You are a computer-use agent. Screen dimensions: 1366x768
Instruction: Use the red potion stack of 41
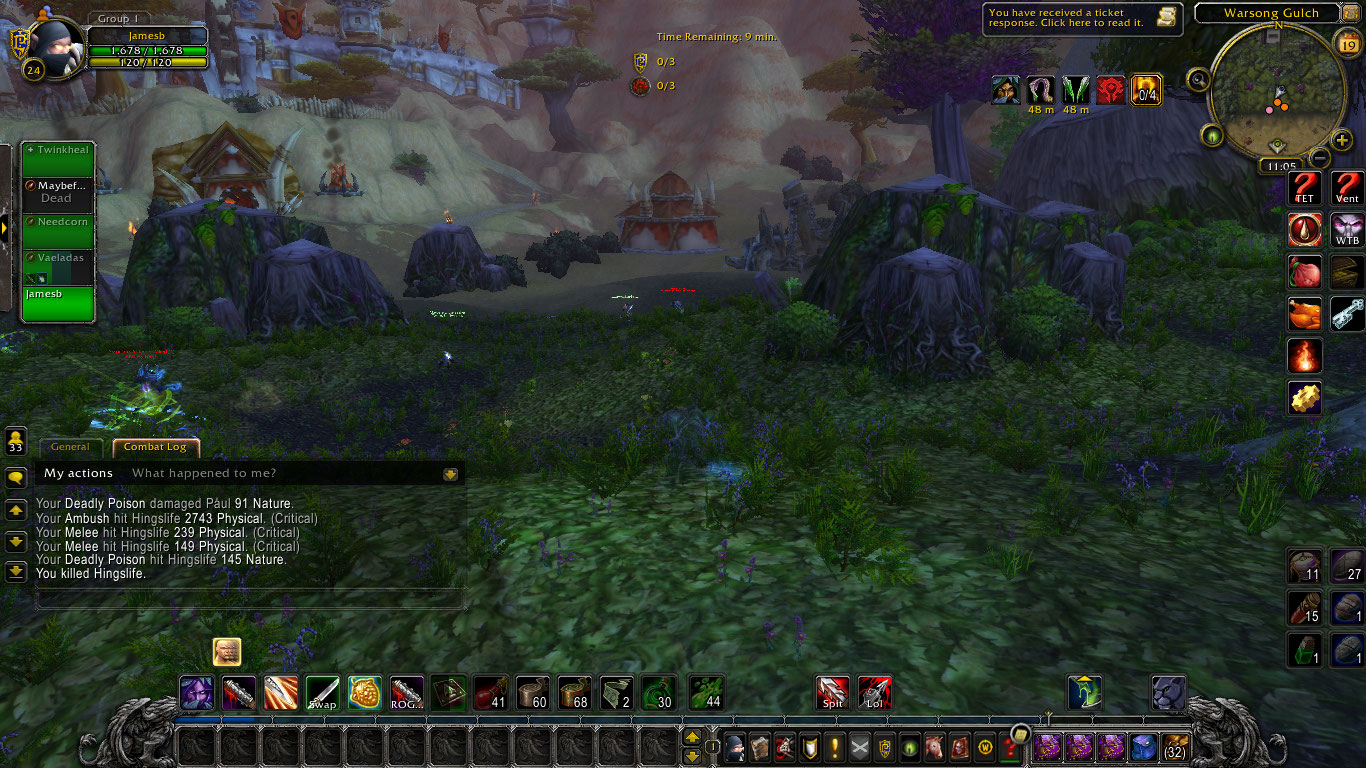click(x=490, y=693)
